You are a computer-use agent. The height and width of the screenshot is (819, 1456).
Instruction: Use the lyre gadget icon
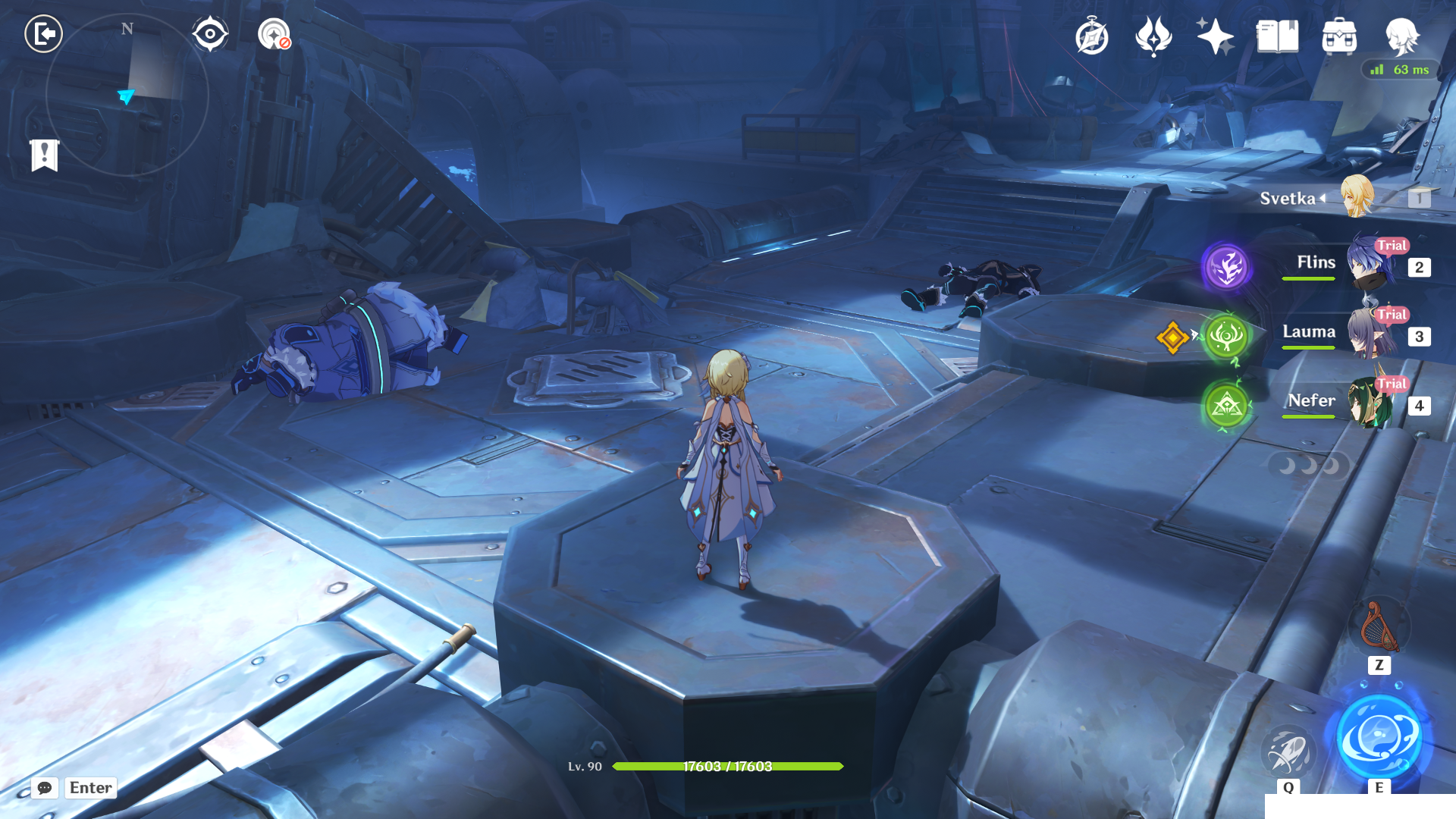(x=1379, y=627)
